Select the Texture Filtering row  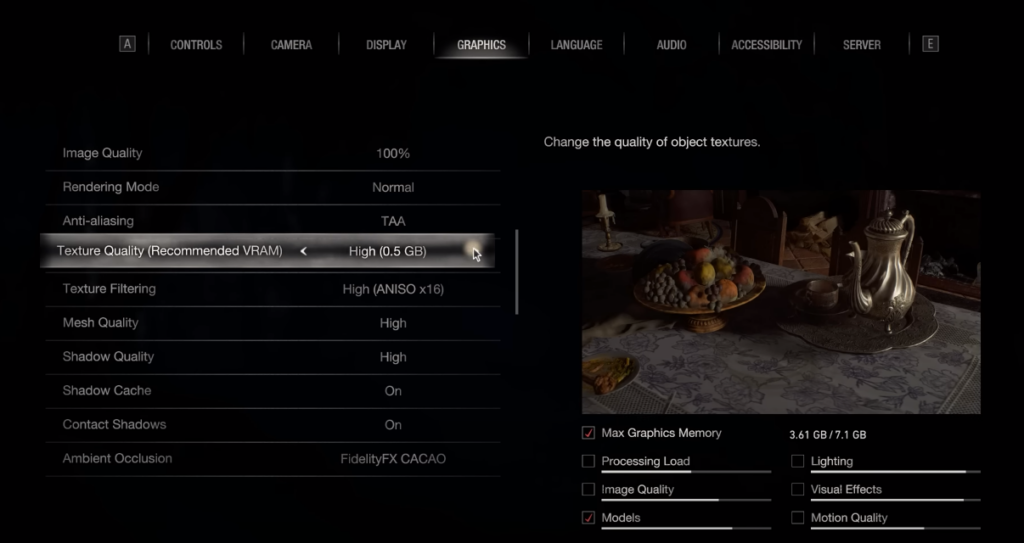(270, 289)
